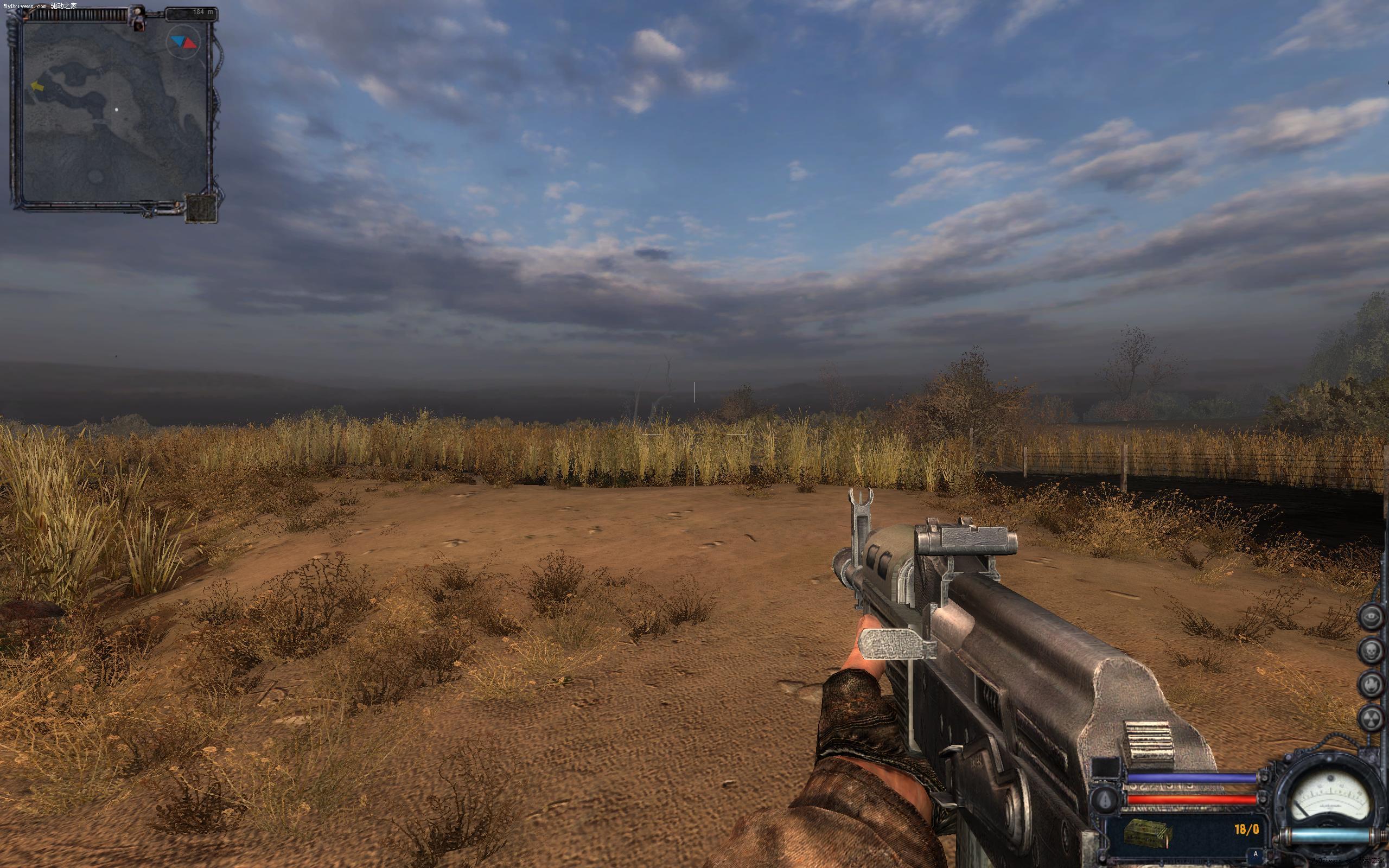
Task: Click the eye psi-emission indicator icon
Action: click(1371, 617)
